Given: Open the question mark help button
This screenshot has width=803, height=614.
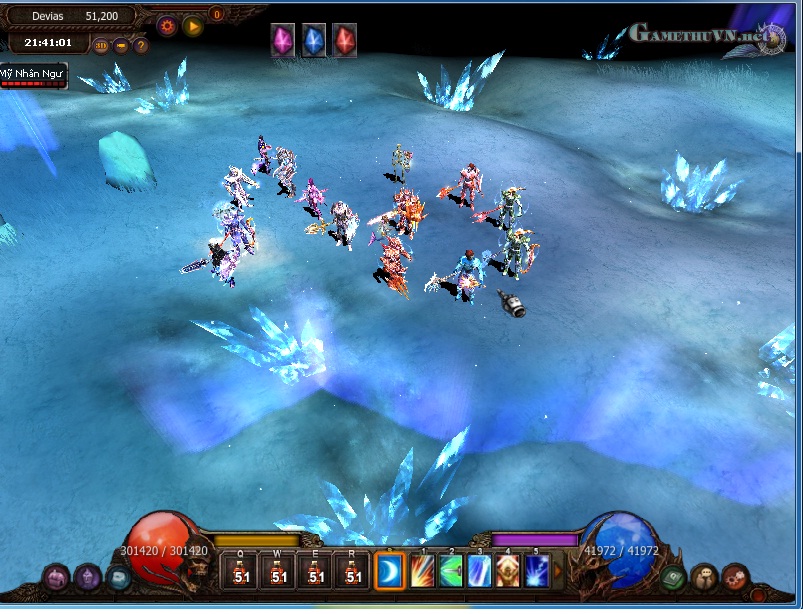Looking at the screenshot, I should (x=141, y=45).
